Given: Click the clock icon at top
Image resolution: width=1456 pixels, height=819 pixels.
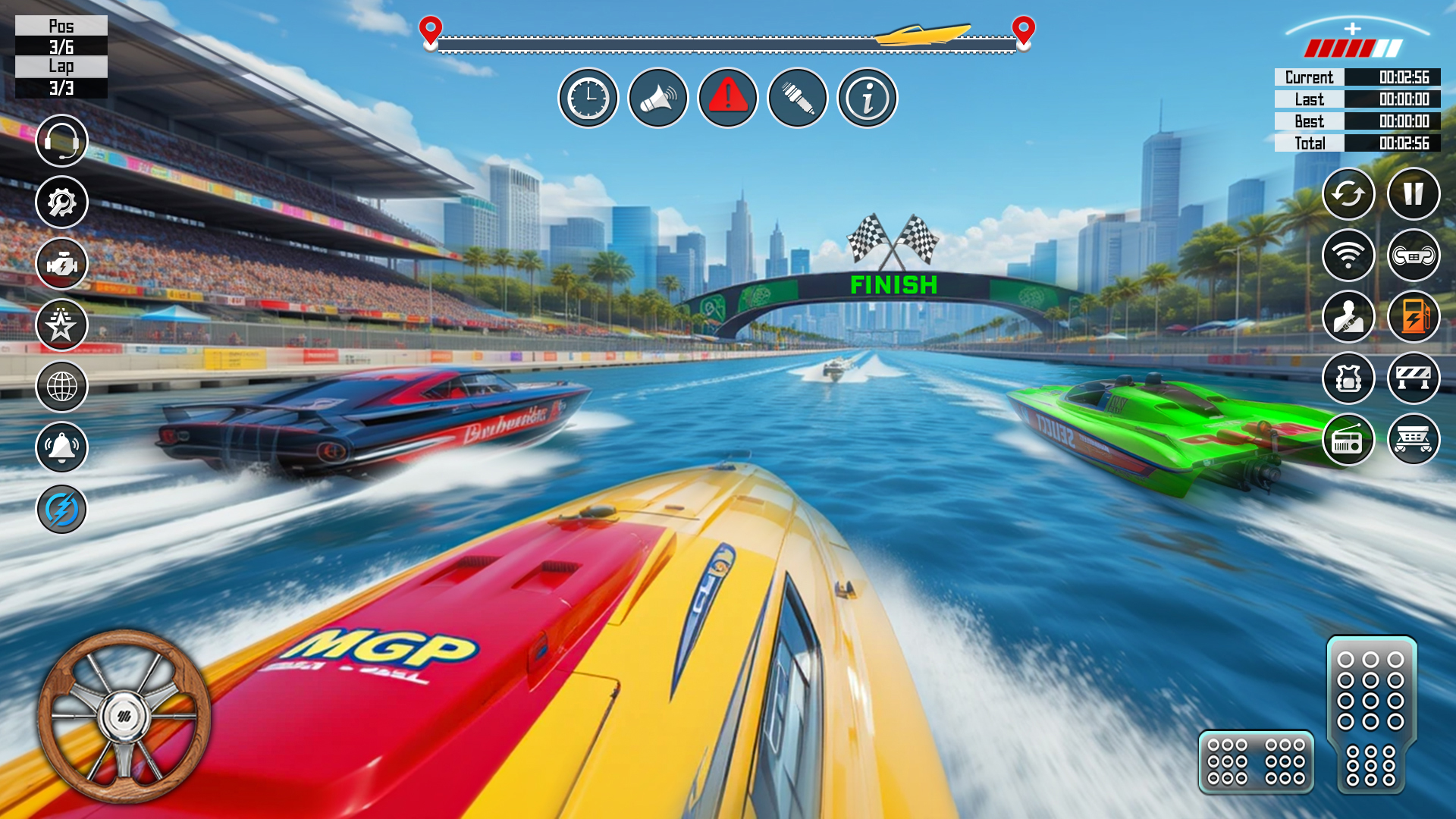Looking at the screenshot, I should pyautogui.click(x=588, y=98).
